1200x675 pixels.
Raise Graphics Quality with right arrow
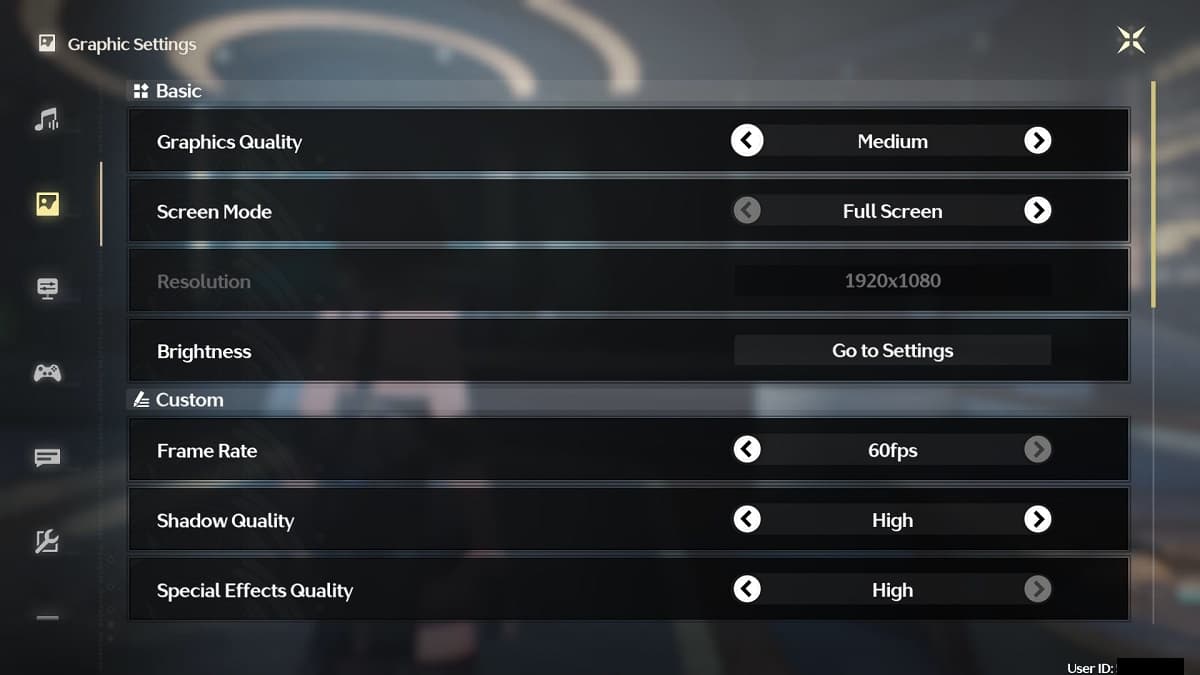pos(1038,141)
